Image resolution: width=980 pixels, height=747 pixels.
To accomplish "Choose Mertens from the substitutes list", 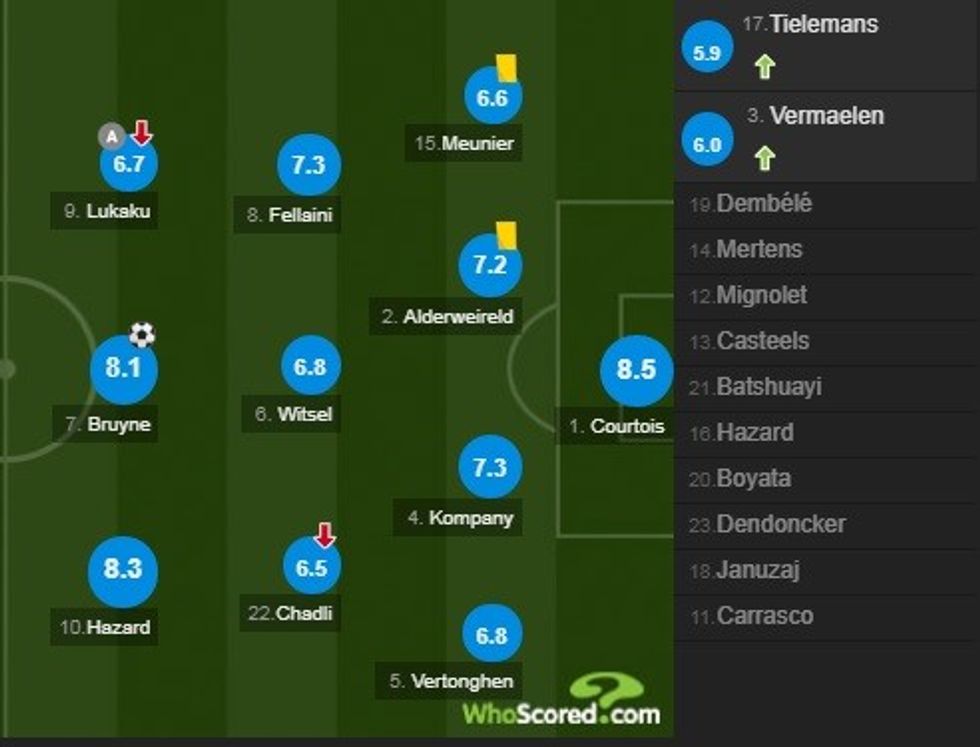I will 758,250.
